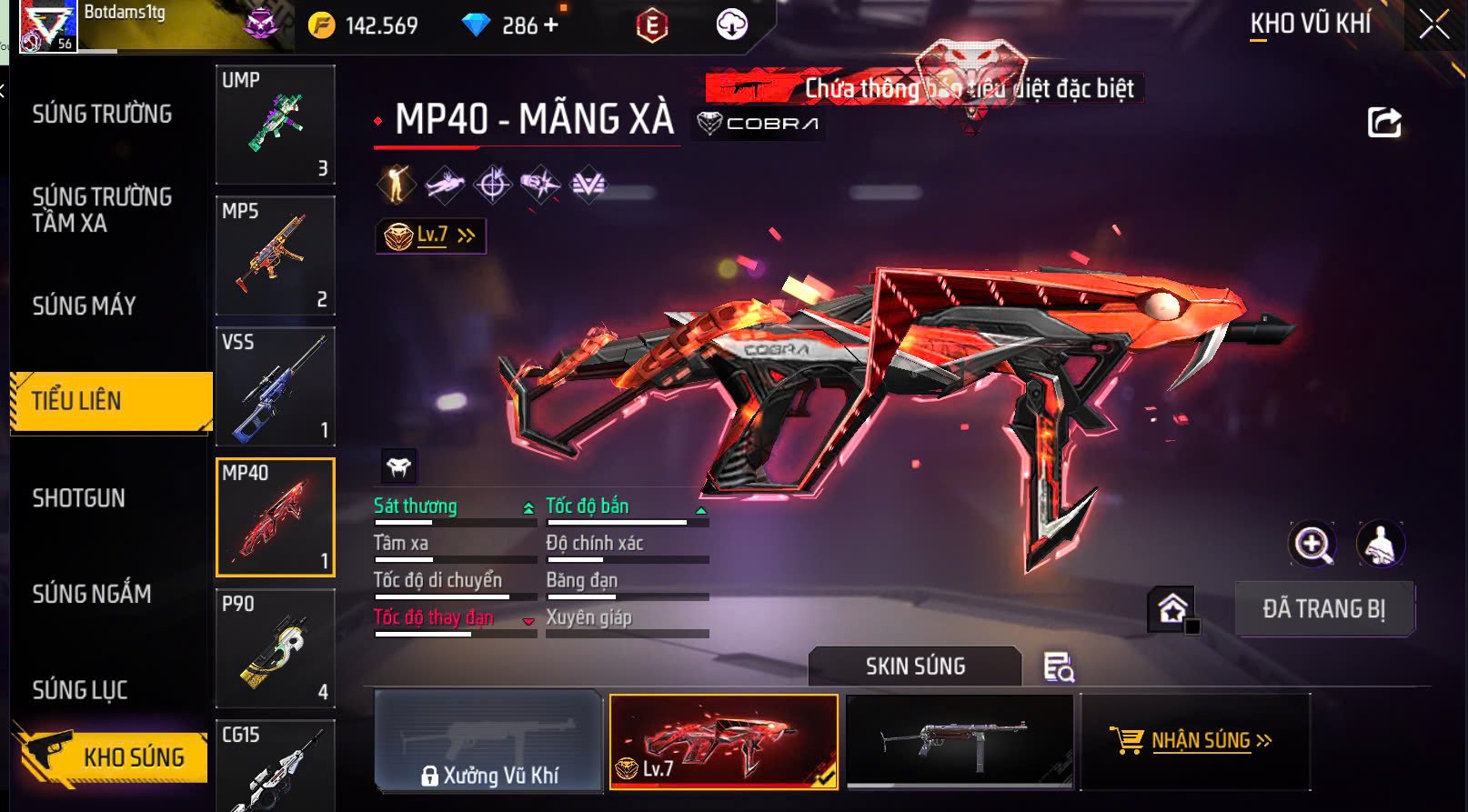This screenshot has width=1468, height=812.
Task: Open the Shotgun weapon category
Action: pyautogui.click(x=79, y=498)
